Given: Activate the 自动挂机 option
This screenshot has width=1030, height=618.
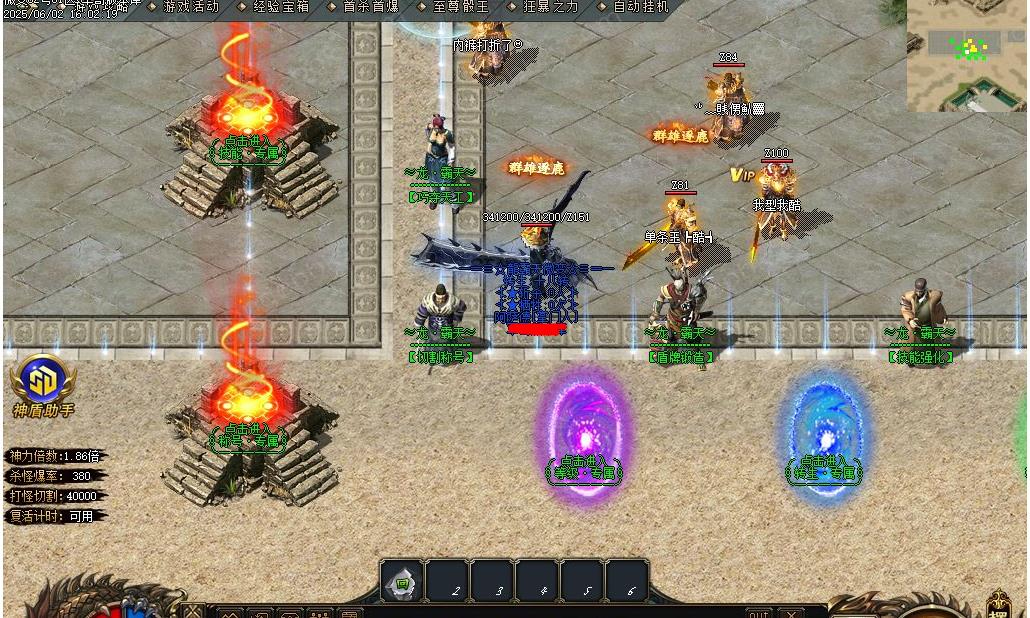Looking at the screenshot, I should tap(640, 6).
